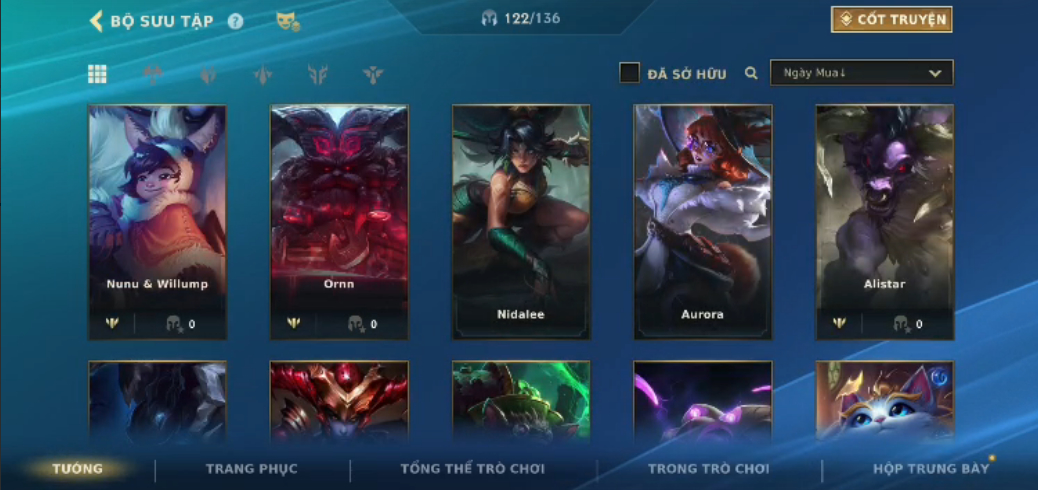Open the Nidalee champion card
Screen dimensions: 1038x490
[521, 222]
